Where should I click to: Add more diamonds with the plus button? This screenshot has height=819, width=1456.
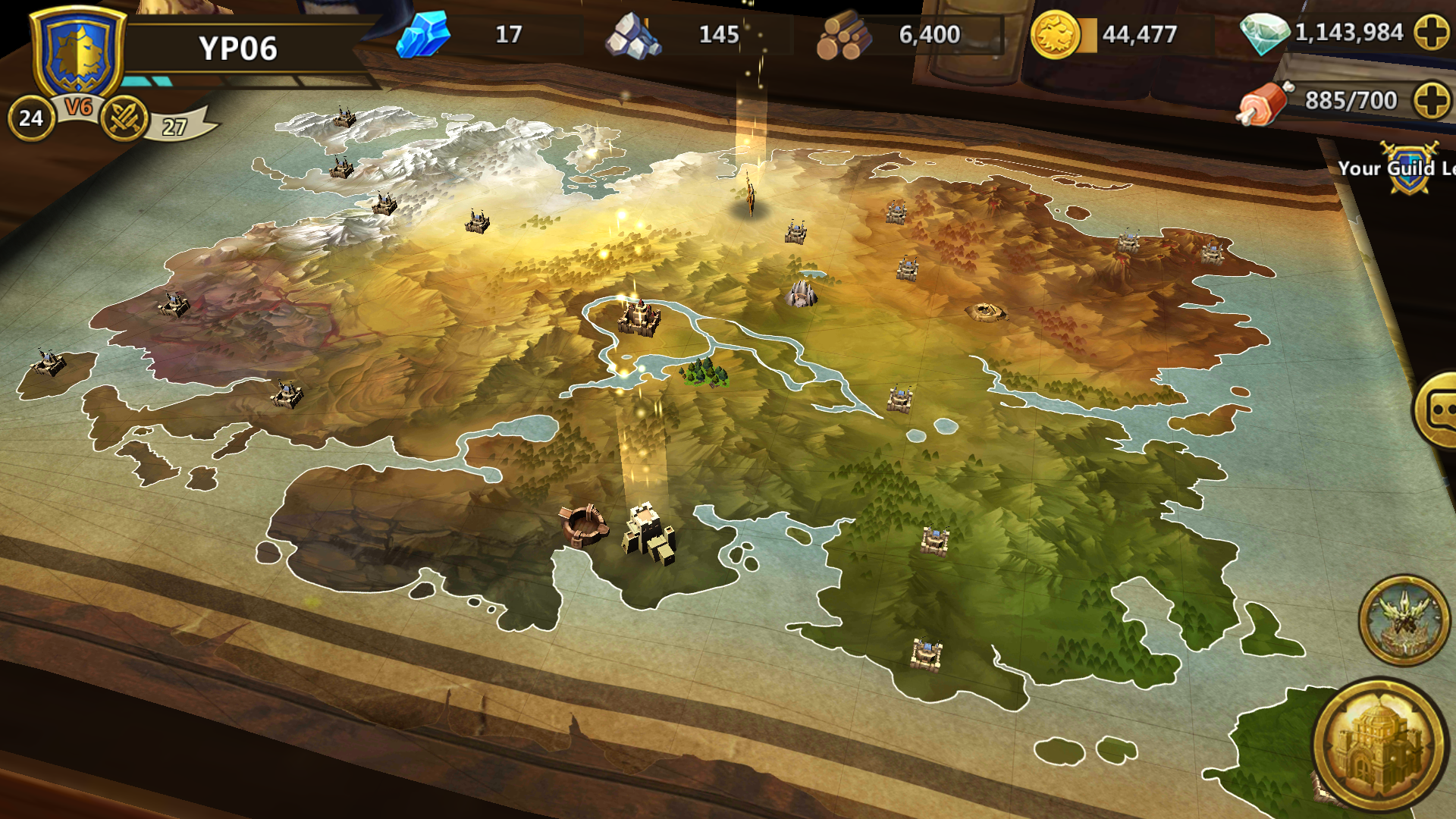pos(1432,33)
